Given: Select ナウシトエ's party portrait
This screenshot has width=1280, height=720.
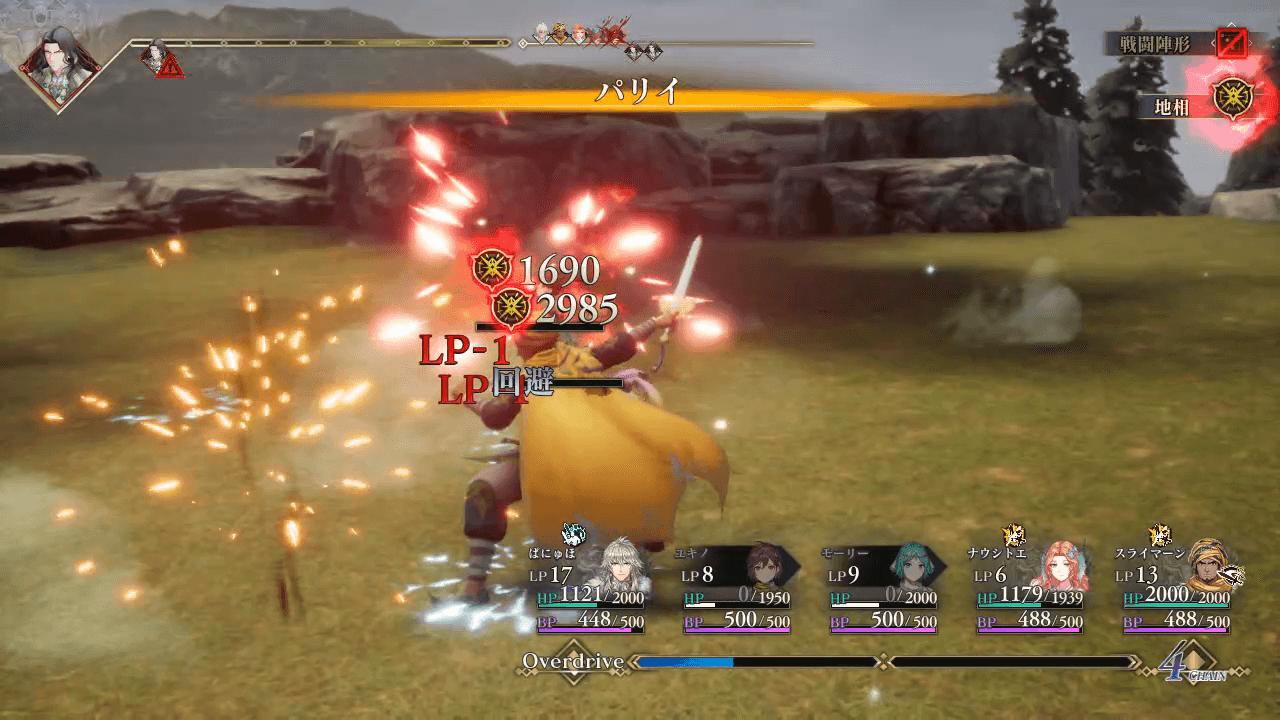Looking at the screenshot, I should point(1057,567).
